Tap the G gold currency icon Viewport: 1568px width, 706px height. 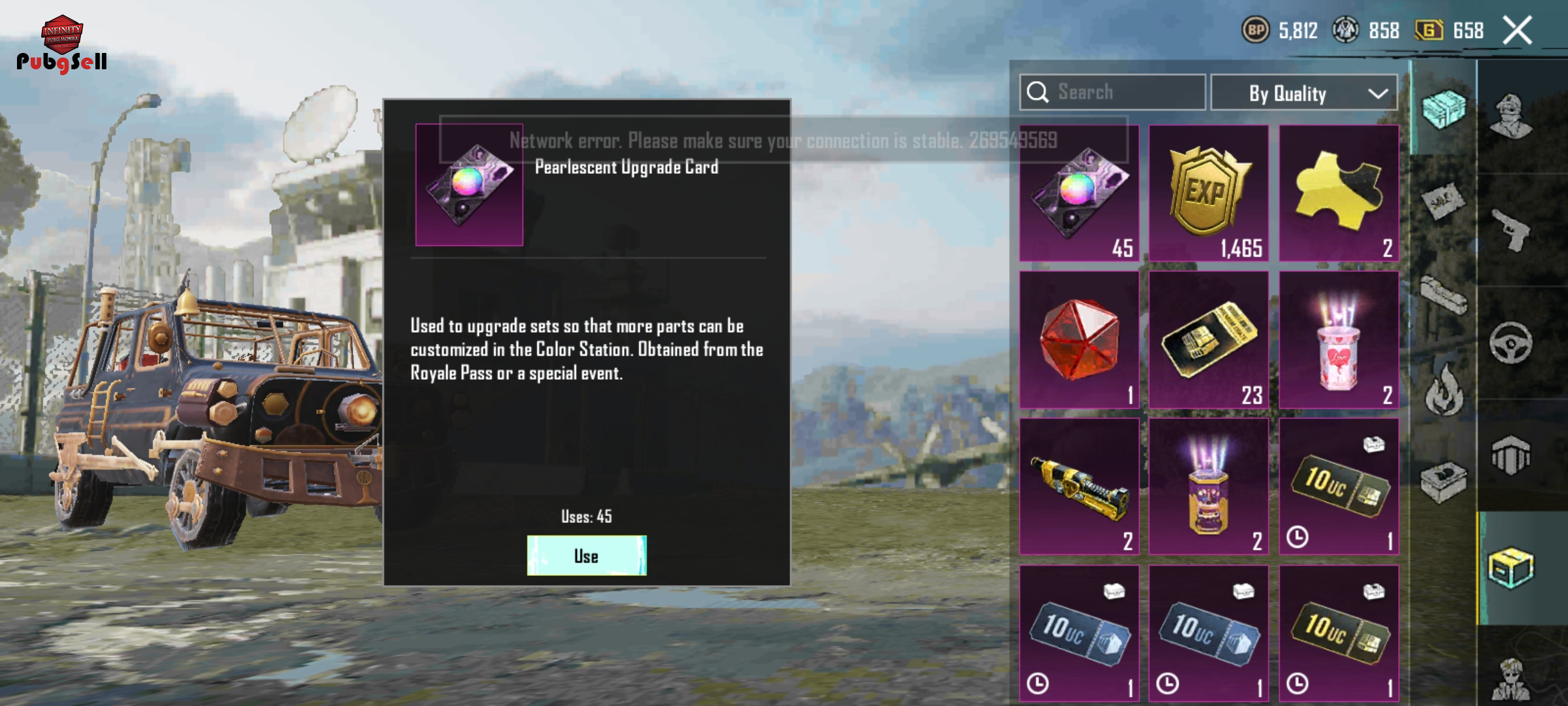click(x=1429, y=30)
